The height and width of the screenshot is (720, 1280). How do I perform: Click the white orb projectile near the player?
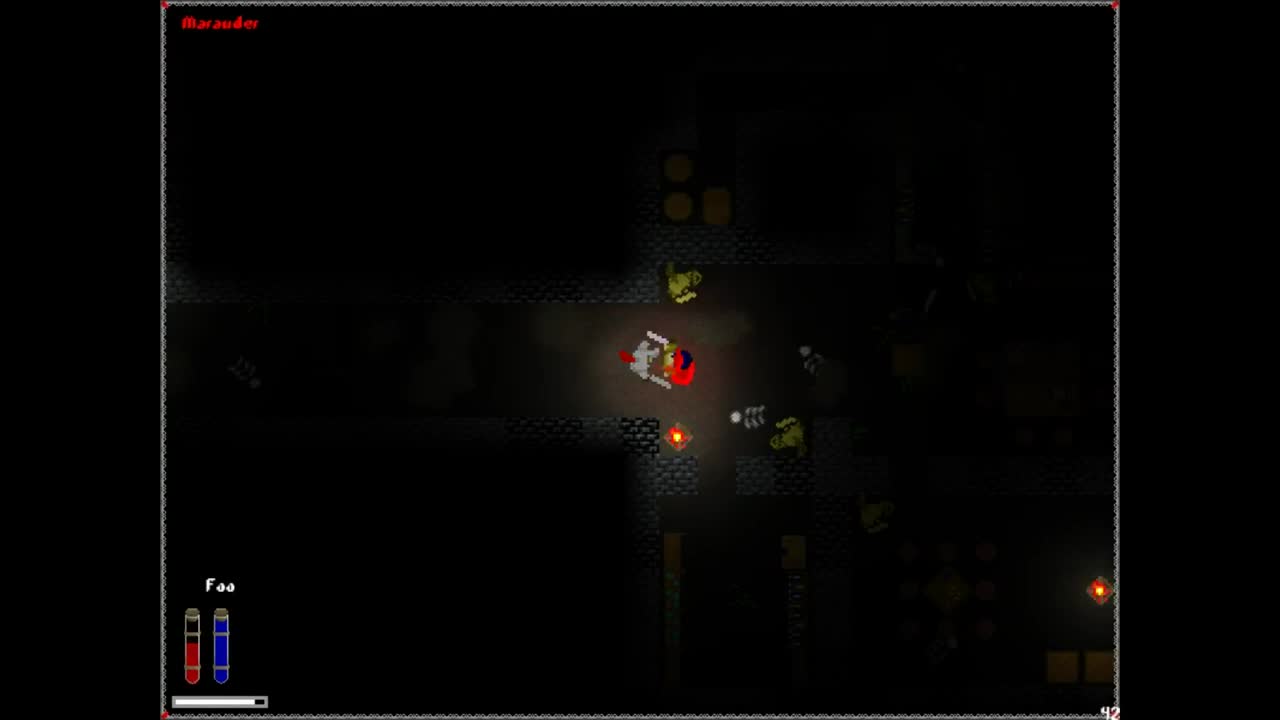(737, 417)
